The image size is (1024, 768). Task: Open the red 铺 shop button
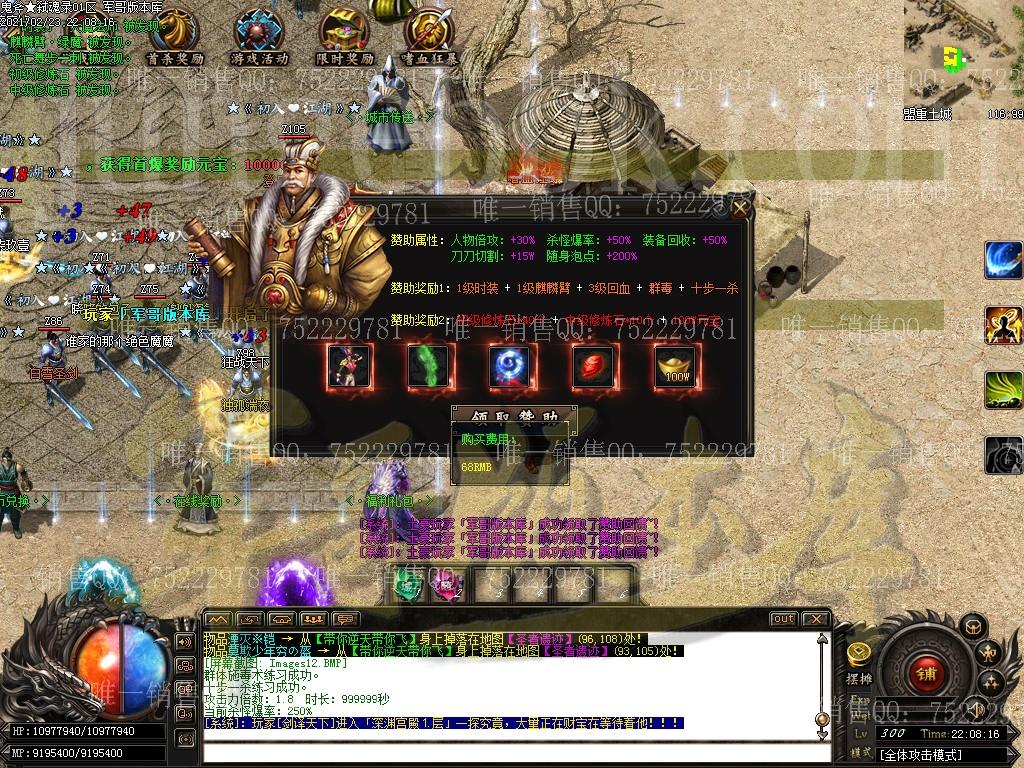925,674
